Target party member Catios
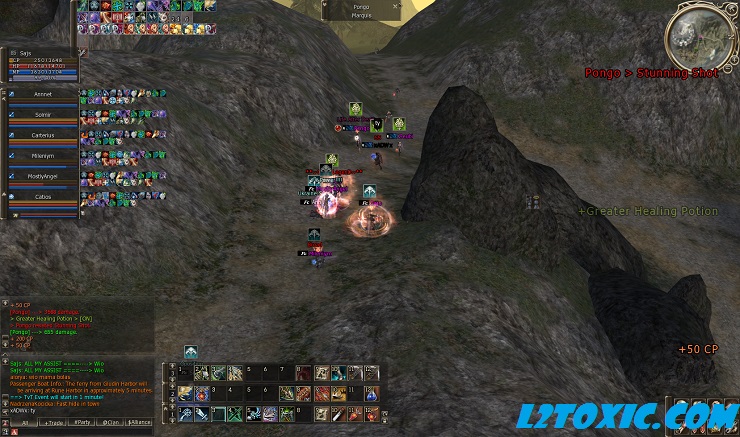The image size is (740, 437). (42, 197)
